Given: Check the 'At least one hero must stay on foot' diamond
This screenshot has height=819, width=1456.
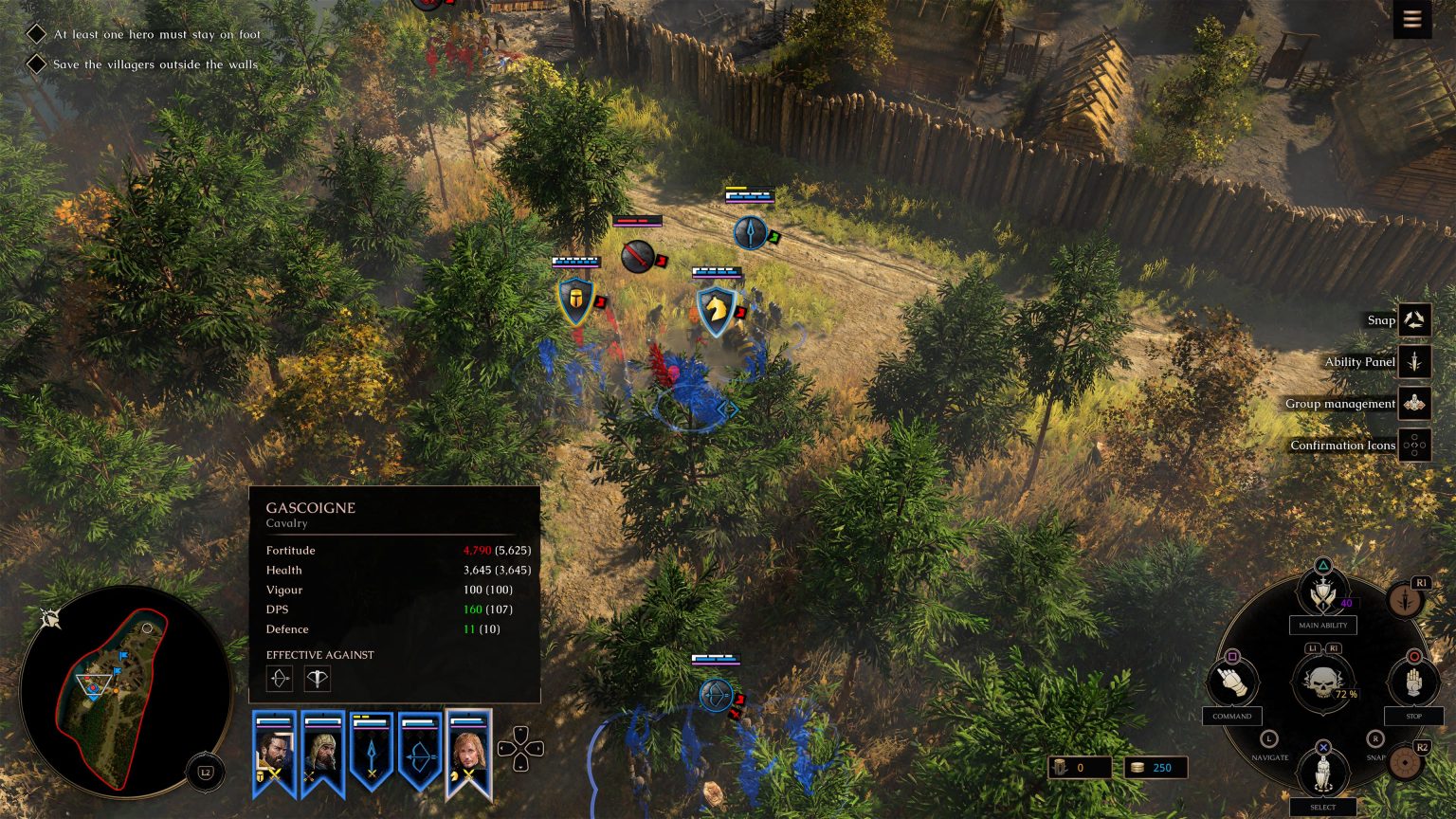Looking at the screenshot, I should click(x=36, y=33).
